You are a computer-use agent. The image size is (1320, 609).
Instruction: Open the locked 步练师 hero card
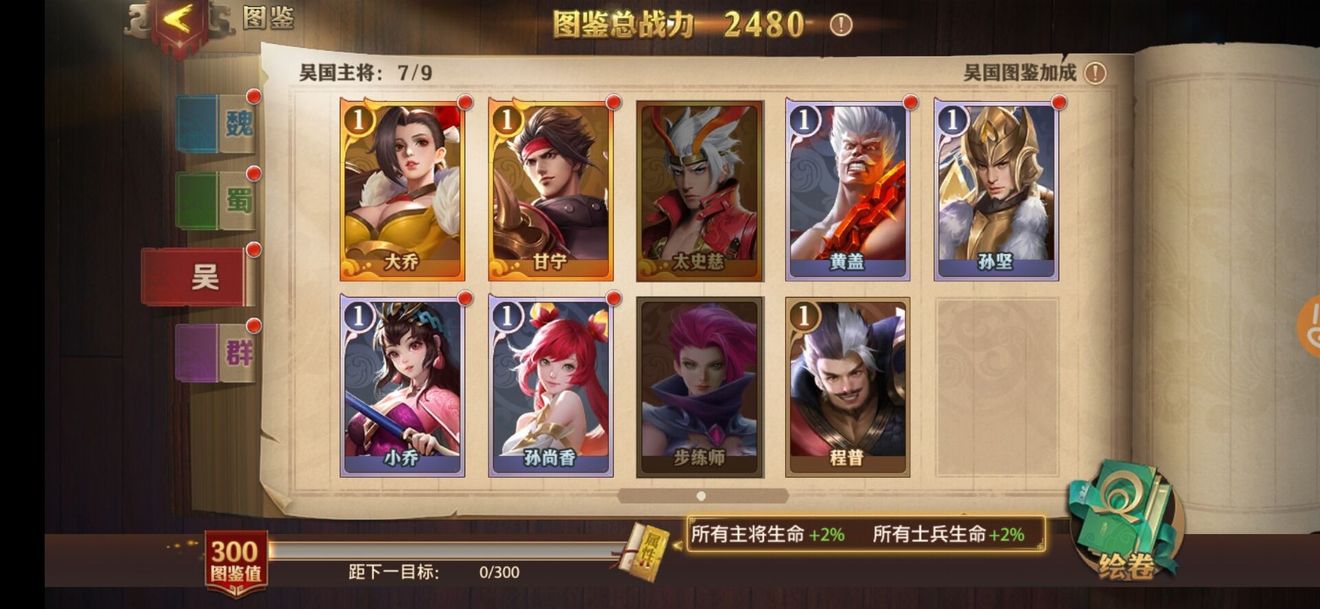(699, 385)
